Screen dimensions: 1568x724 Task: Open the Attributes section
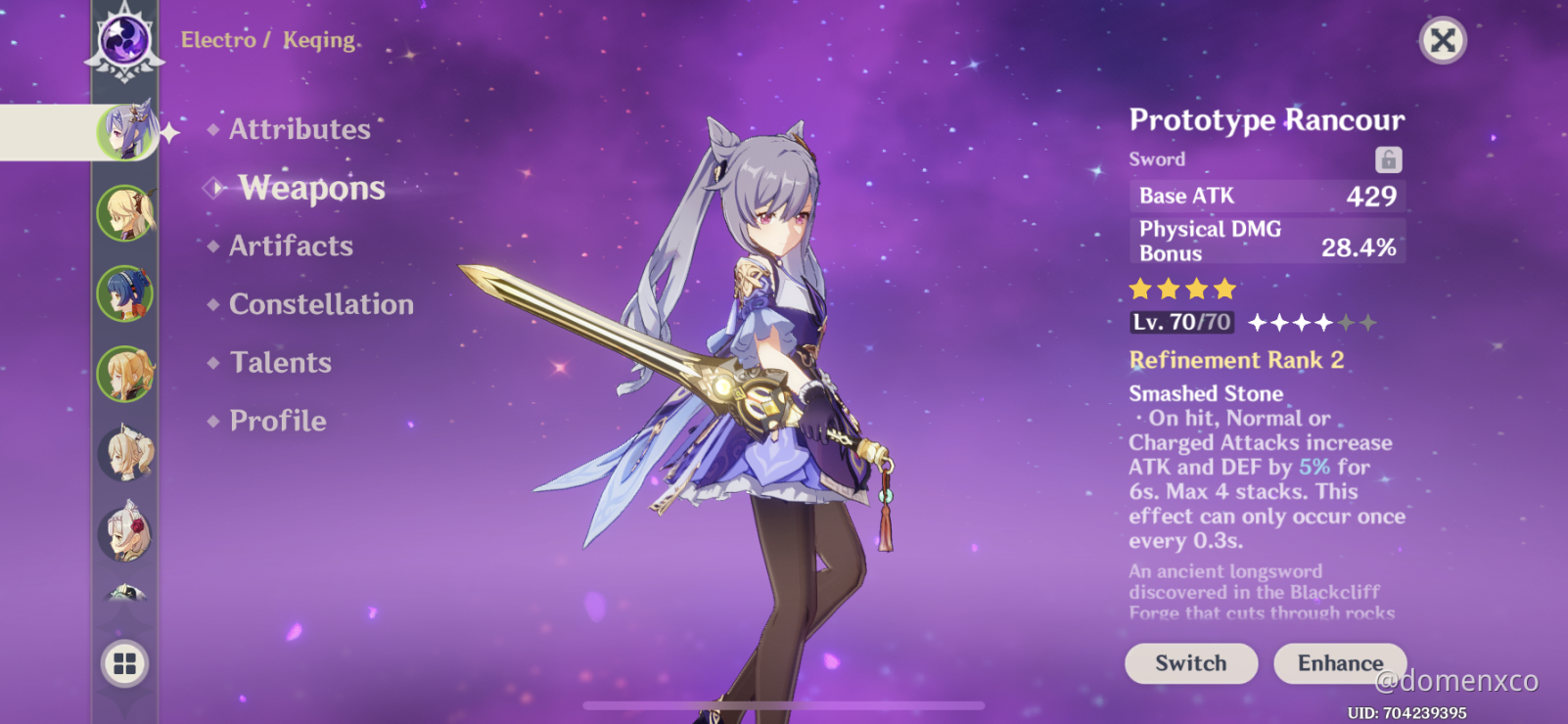click(x=298, y=128)
